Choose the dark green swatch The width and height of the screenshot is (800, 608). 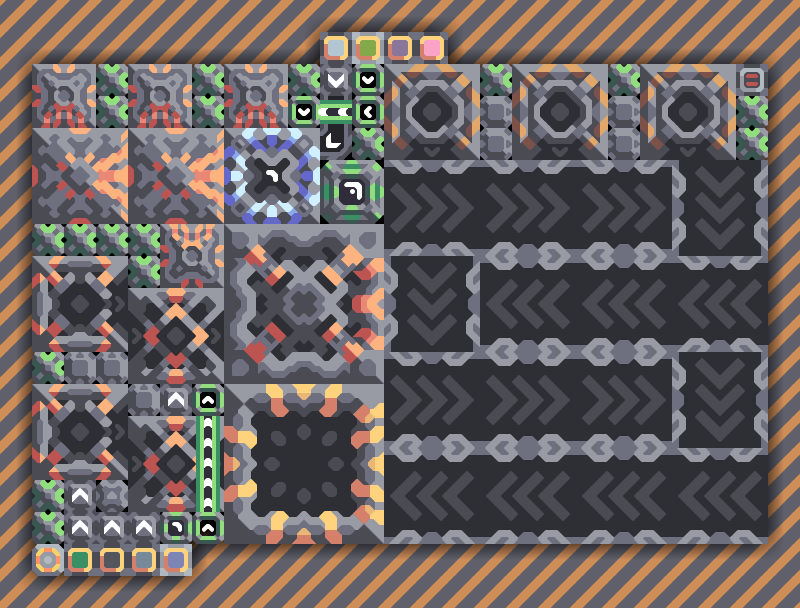click(x=80, y=560)
